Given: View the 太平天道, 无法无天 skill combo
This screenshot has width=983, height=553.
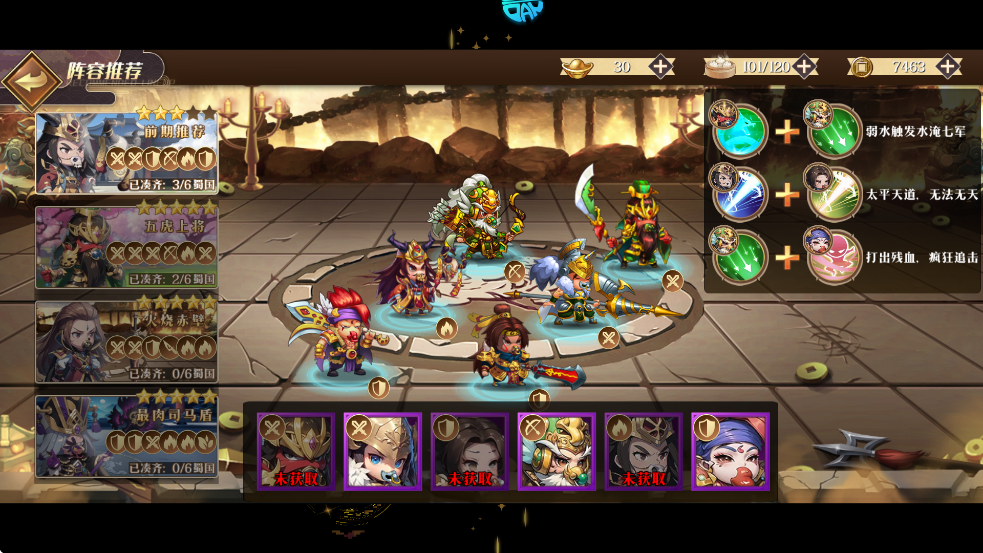Looking at the screenshot, I should tap(843, 192).
